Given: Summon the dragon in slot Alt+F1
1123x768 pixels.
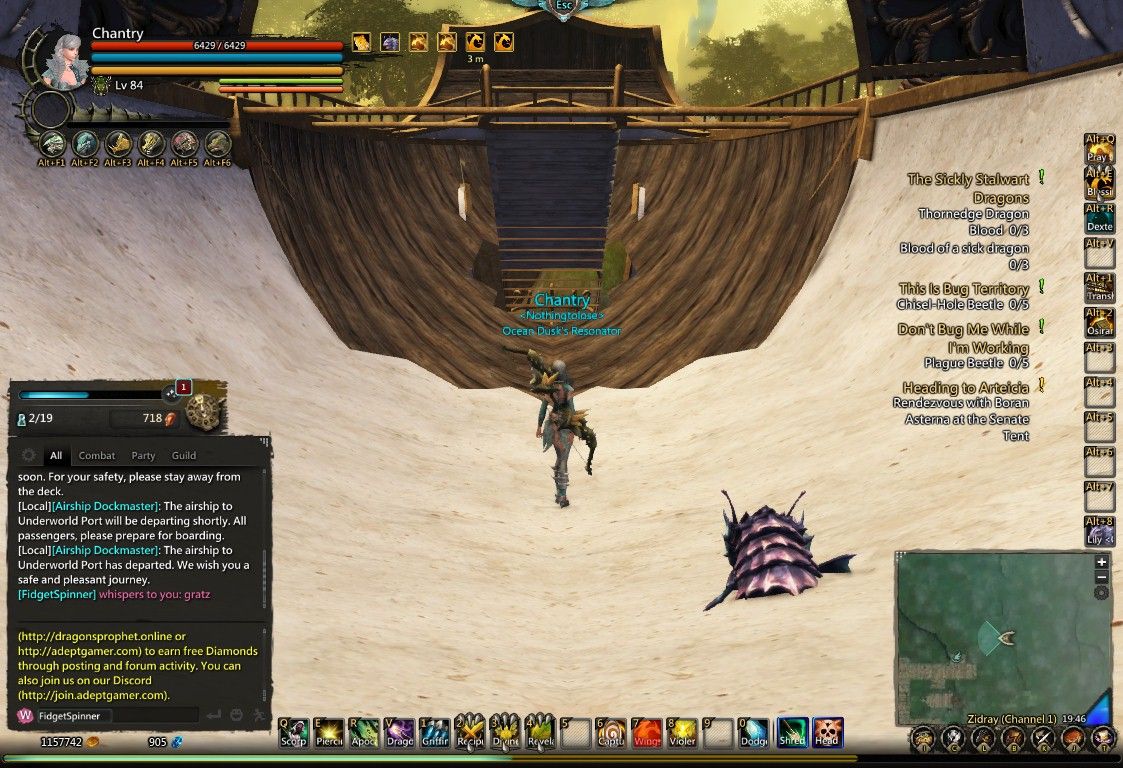Looking at the screenshot, I should (x=52, y=145).
